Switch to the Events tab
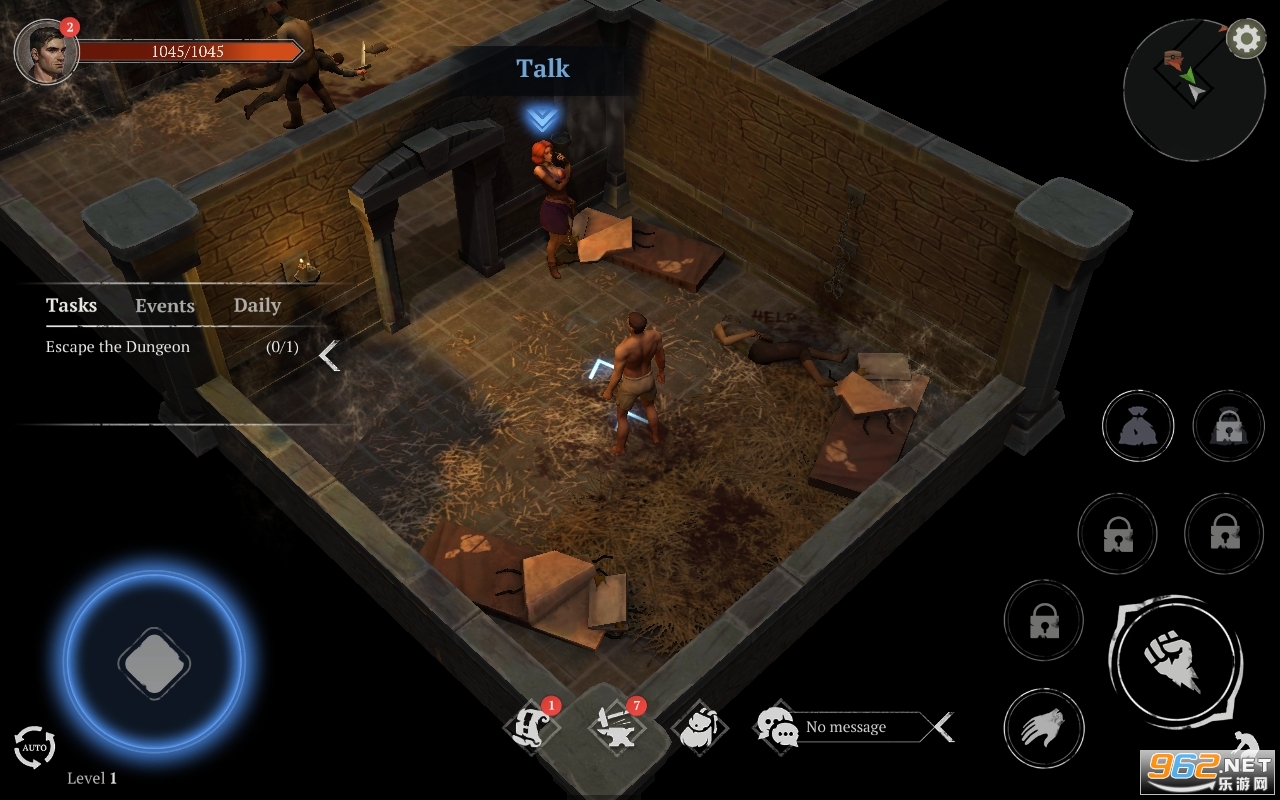Screen dimensions: 1280x800 coord(165,306)
